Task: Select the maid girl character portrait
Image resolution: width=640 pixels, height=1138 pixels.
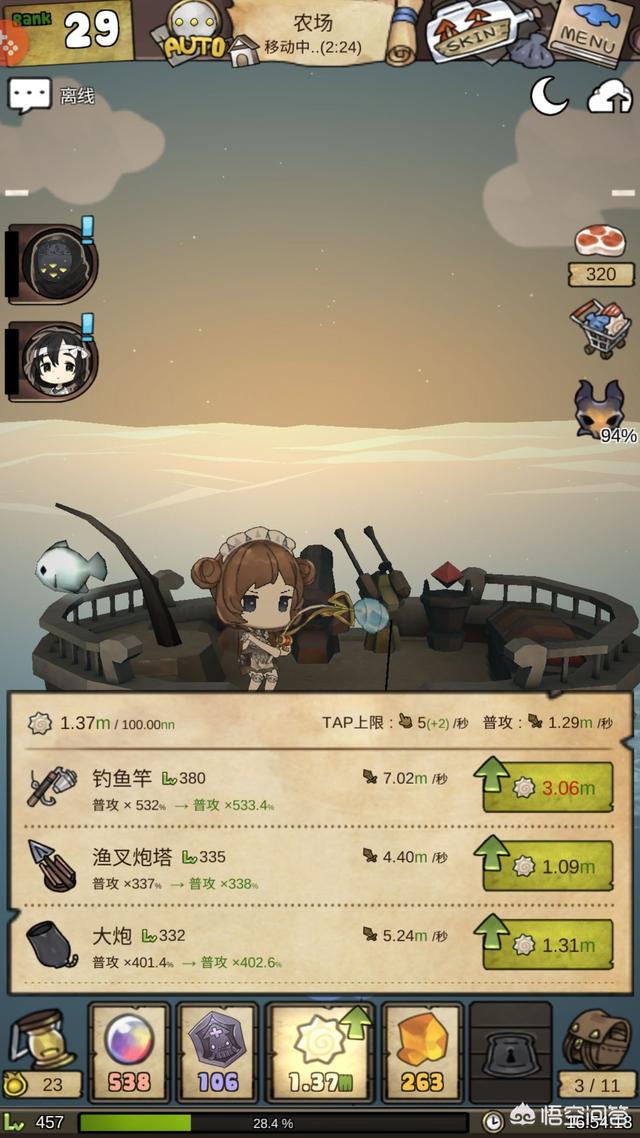Action: [57, 361]
